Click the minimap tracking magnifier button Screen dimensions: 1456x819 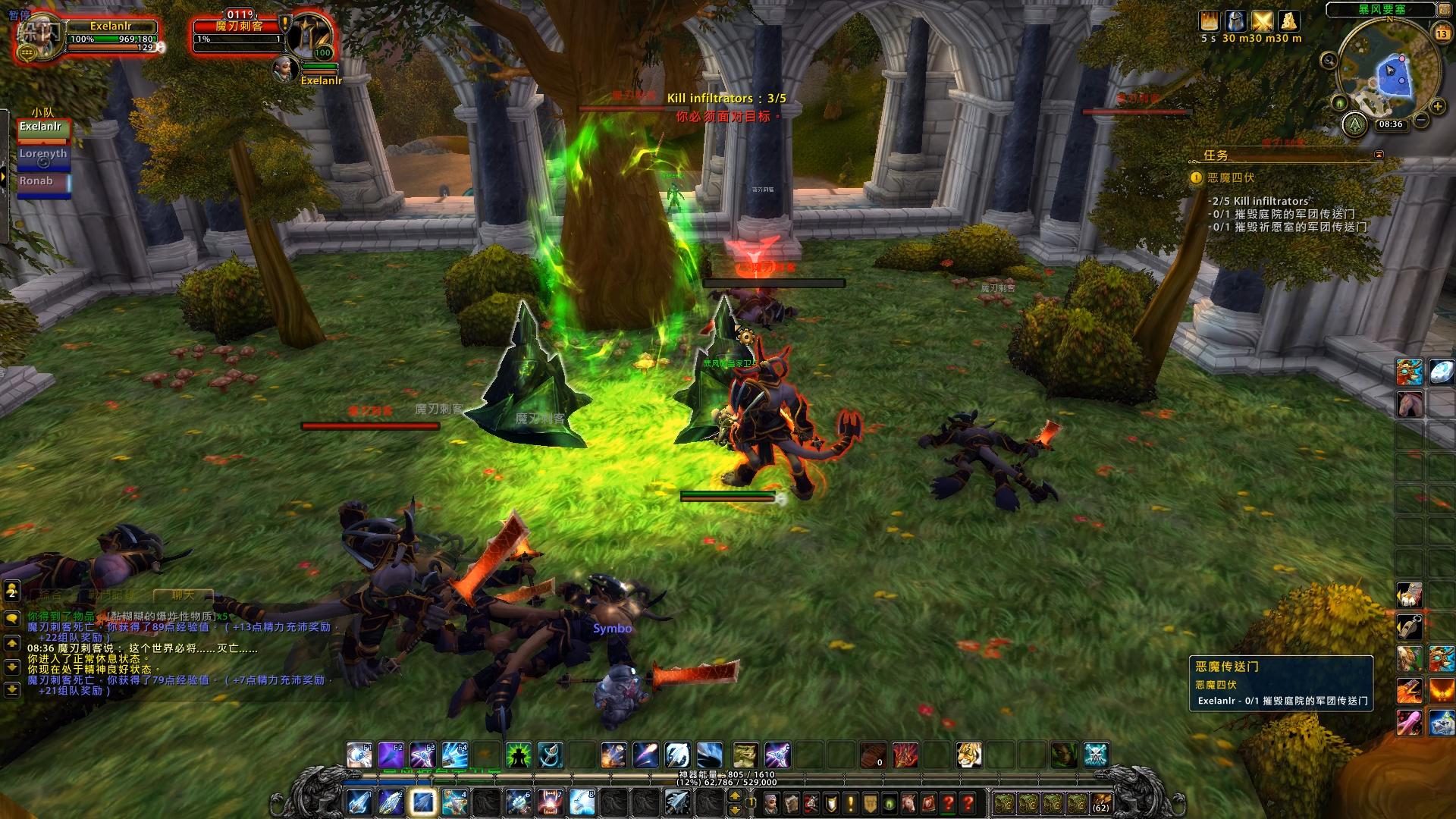click(x=1329, y=61)
